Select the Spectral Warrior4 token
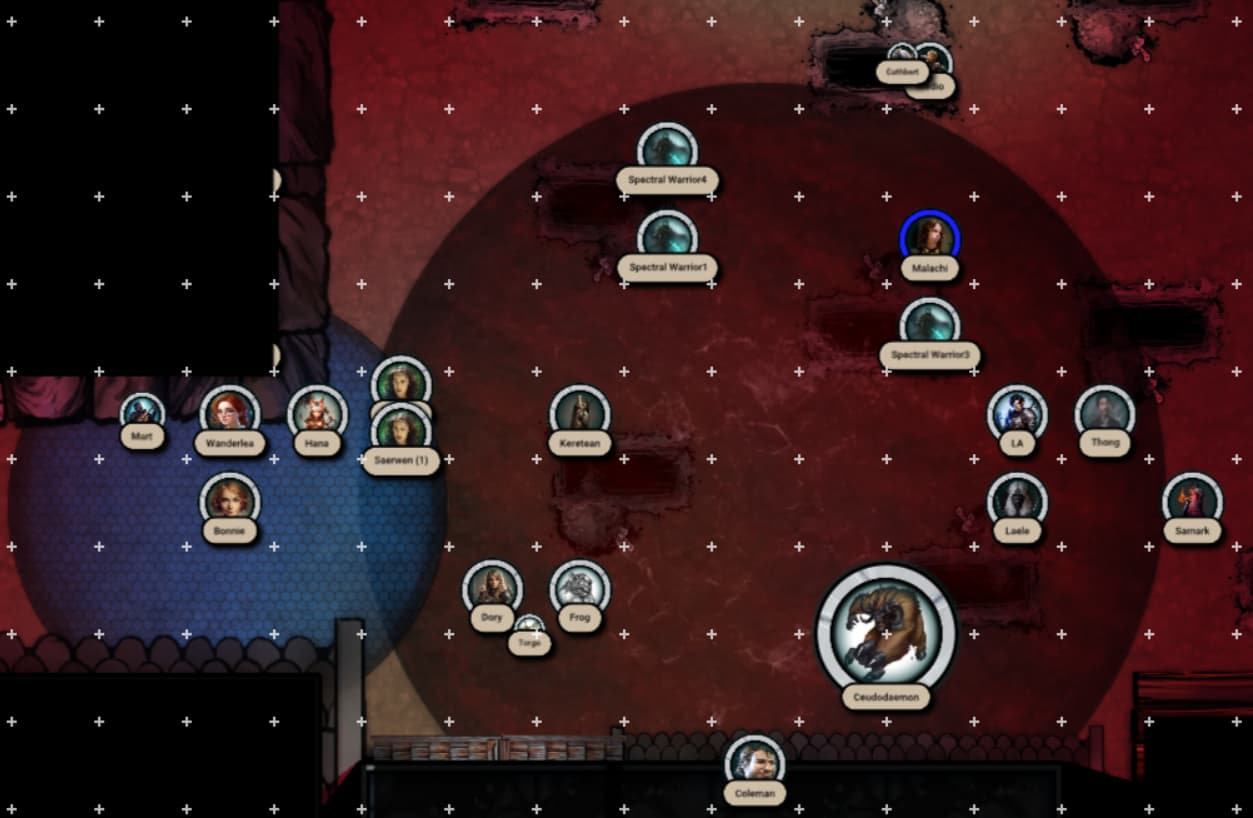The height and width of the screenshot is (818, 1253). pyautogui.click(x=667, y=150)
